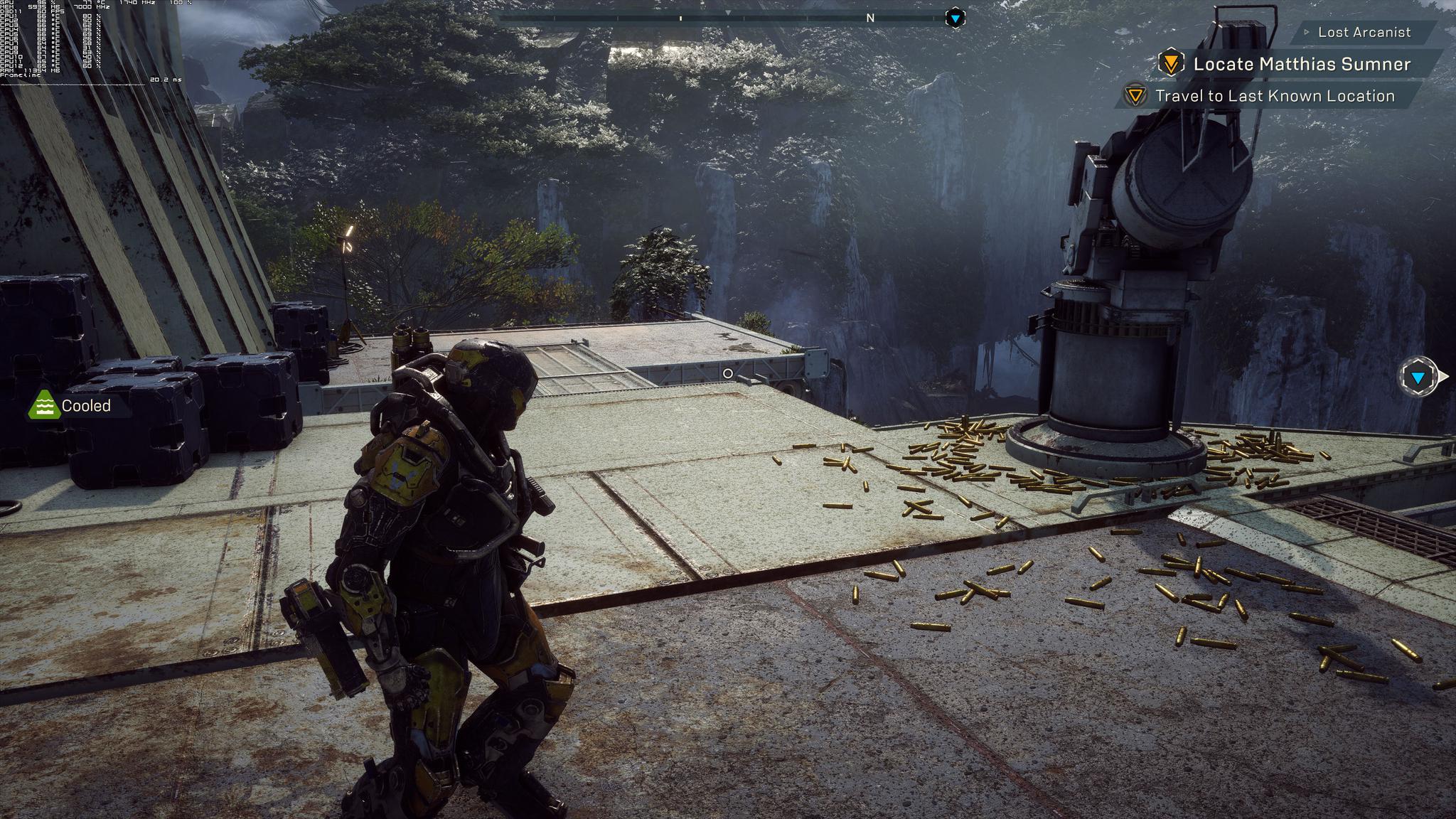Click the green Cooled status icon
This screenshot has width=1456, height=819.
pos(44,405)
